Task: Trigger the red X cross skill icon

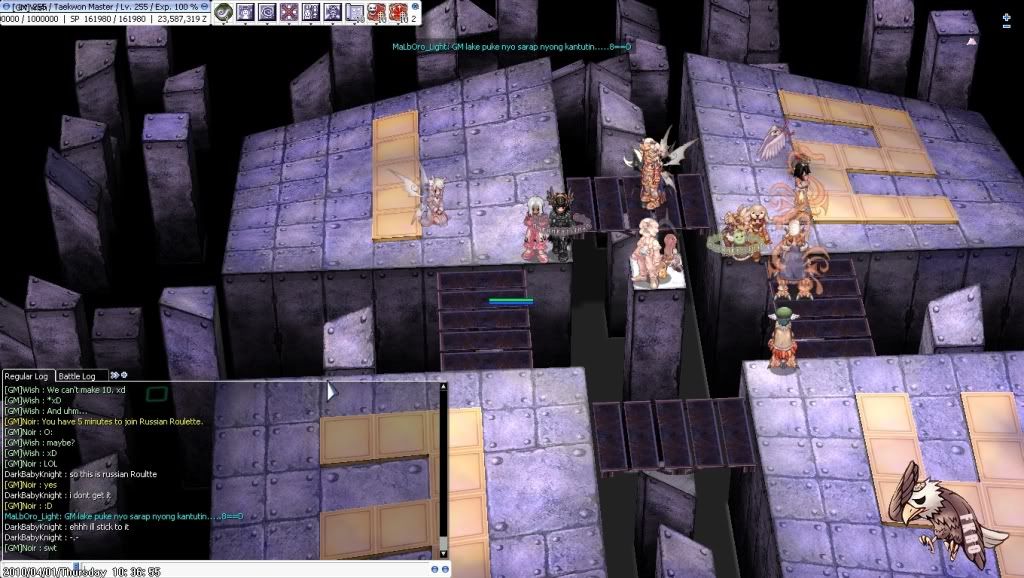Action: (289, 12)
